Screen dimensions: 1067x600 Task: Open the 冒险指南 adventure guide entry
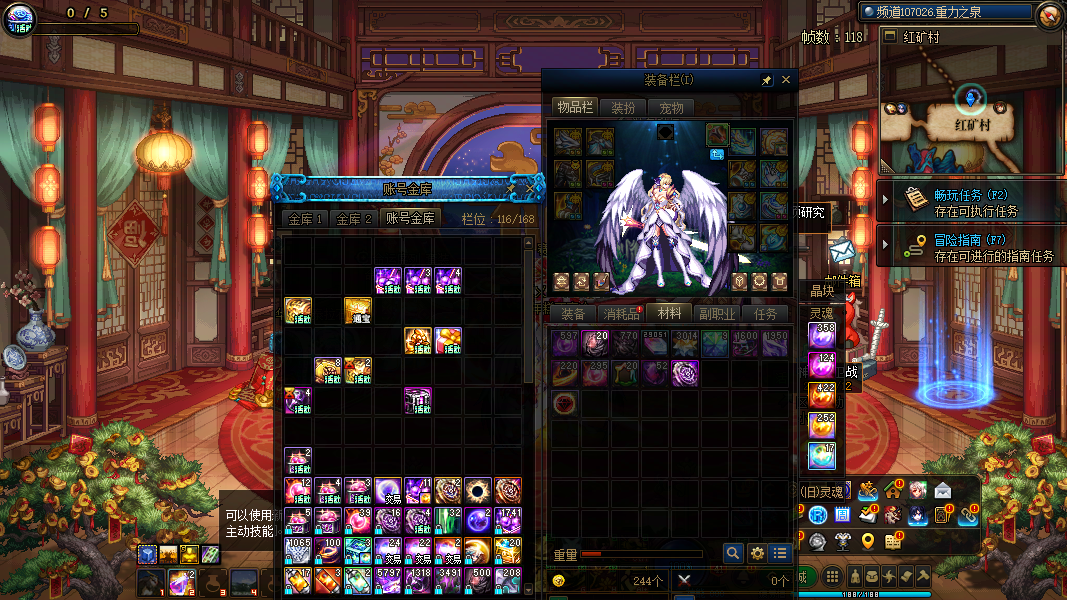975,247
